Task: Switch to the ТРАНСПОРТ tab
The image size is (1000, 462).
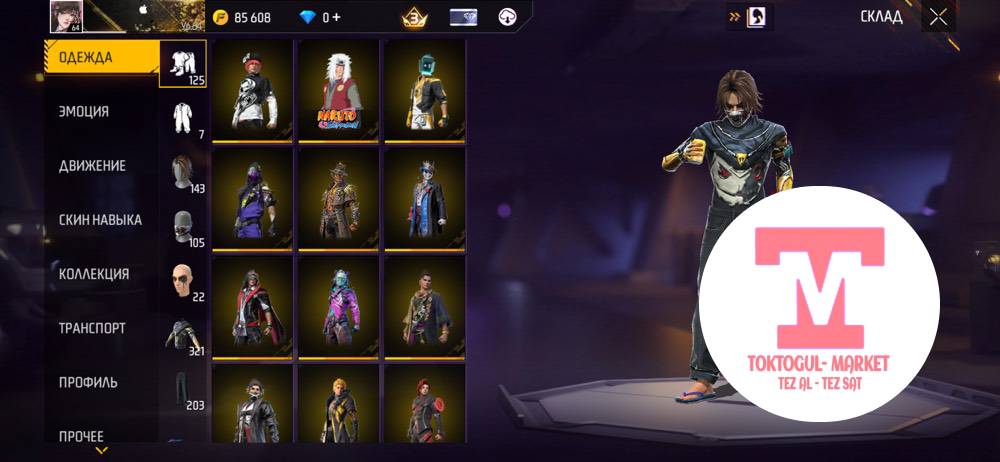Action: [92, 328]
